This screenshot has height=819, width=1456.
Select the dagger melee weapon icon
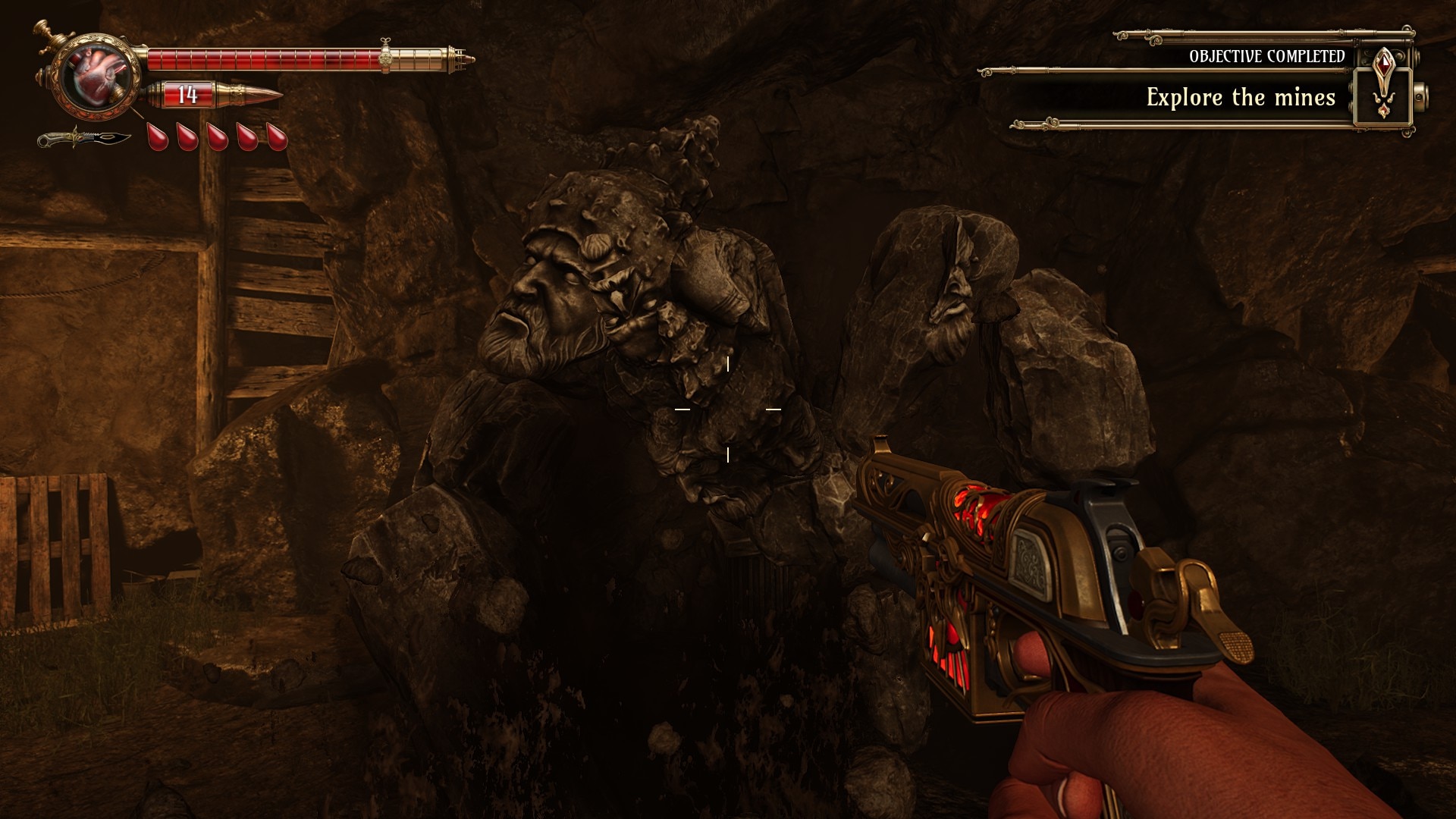83,139
